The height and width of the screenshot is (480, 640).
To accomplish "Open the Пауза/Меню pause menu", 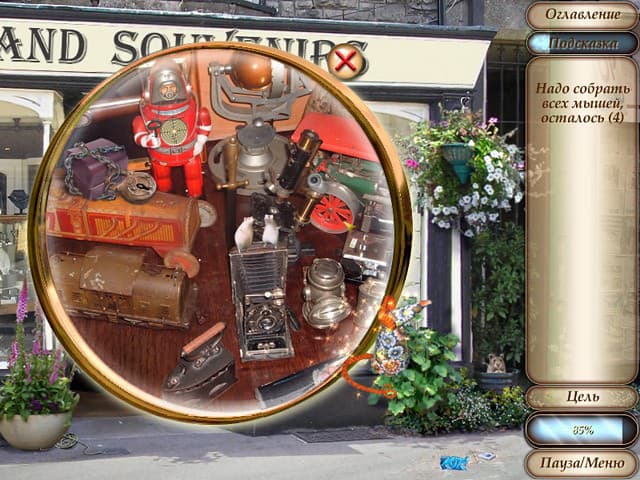I will coord(581,463).
